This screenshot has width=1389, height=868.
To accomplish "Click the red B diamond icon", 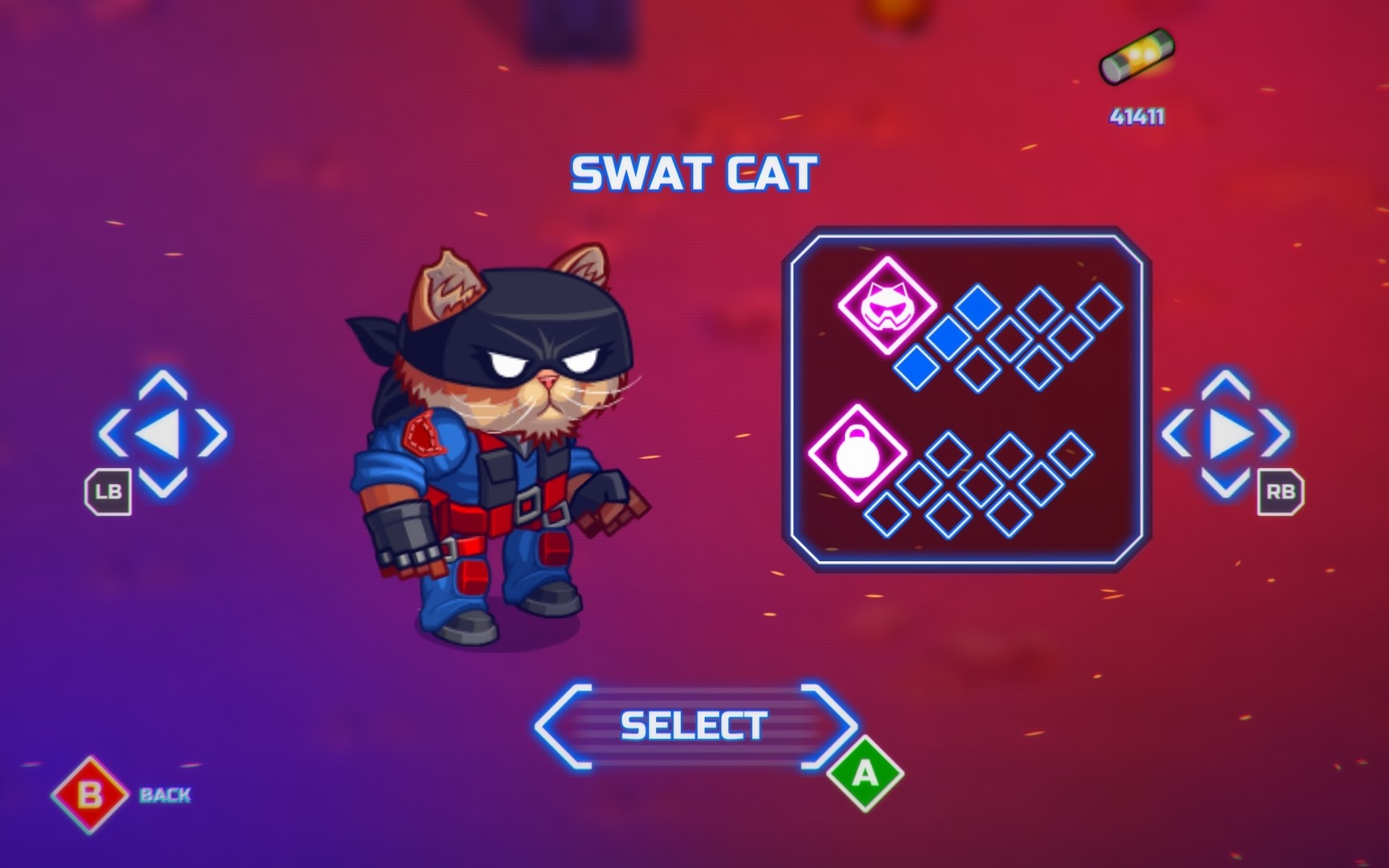I will (x=91, y=792).
